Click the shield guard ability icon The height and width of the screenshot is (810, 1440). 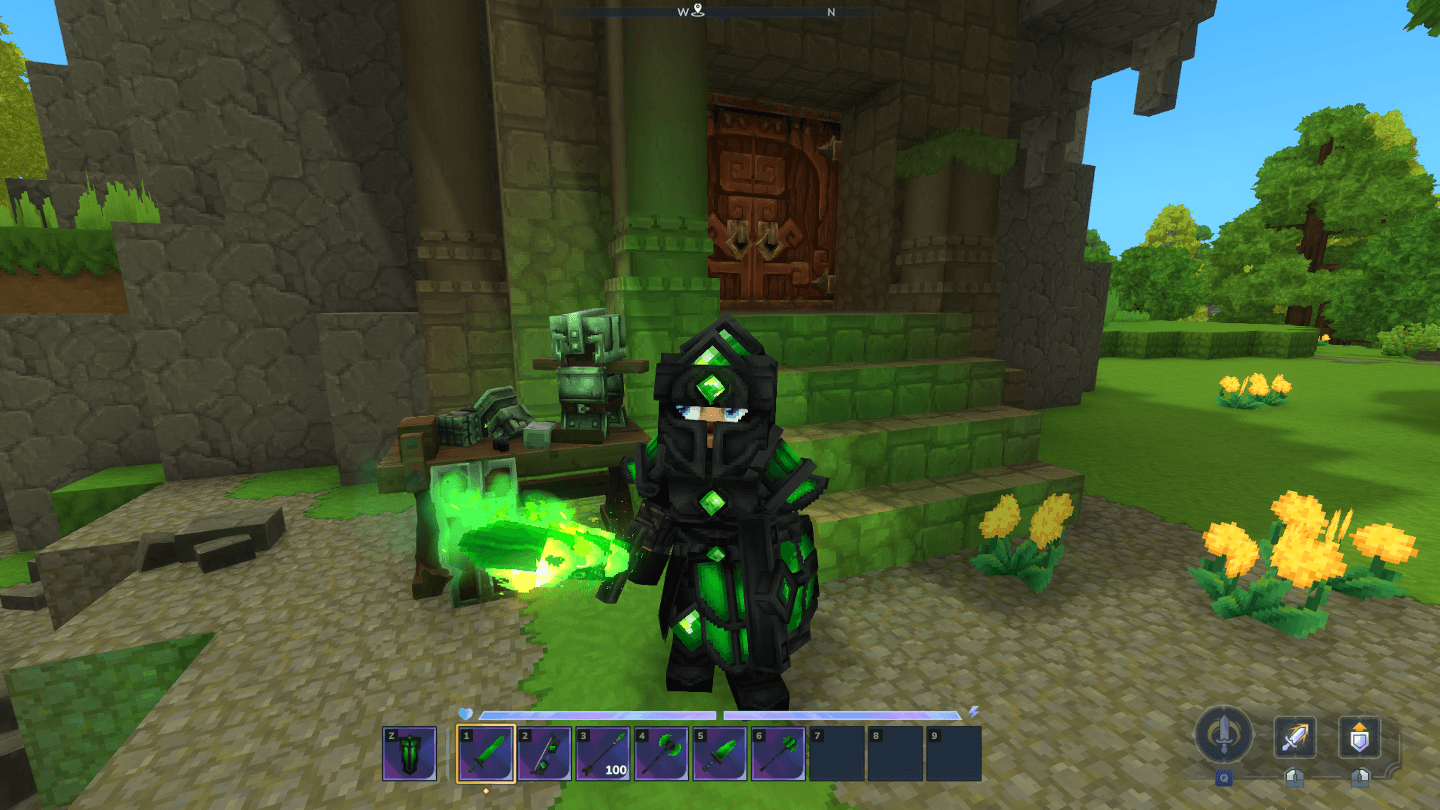click(x=1359, y=738)
